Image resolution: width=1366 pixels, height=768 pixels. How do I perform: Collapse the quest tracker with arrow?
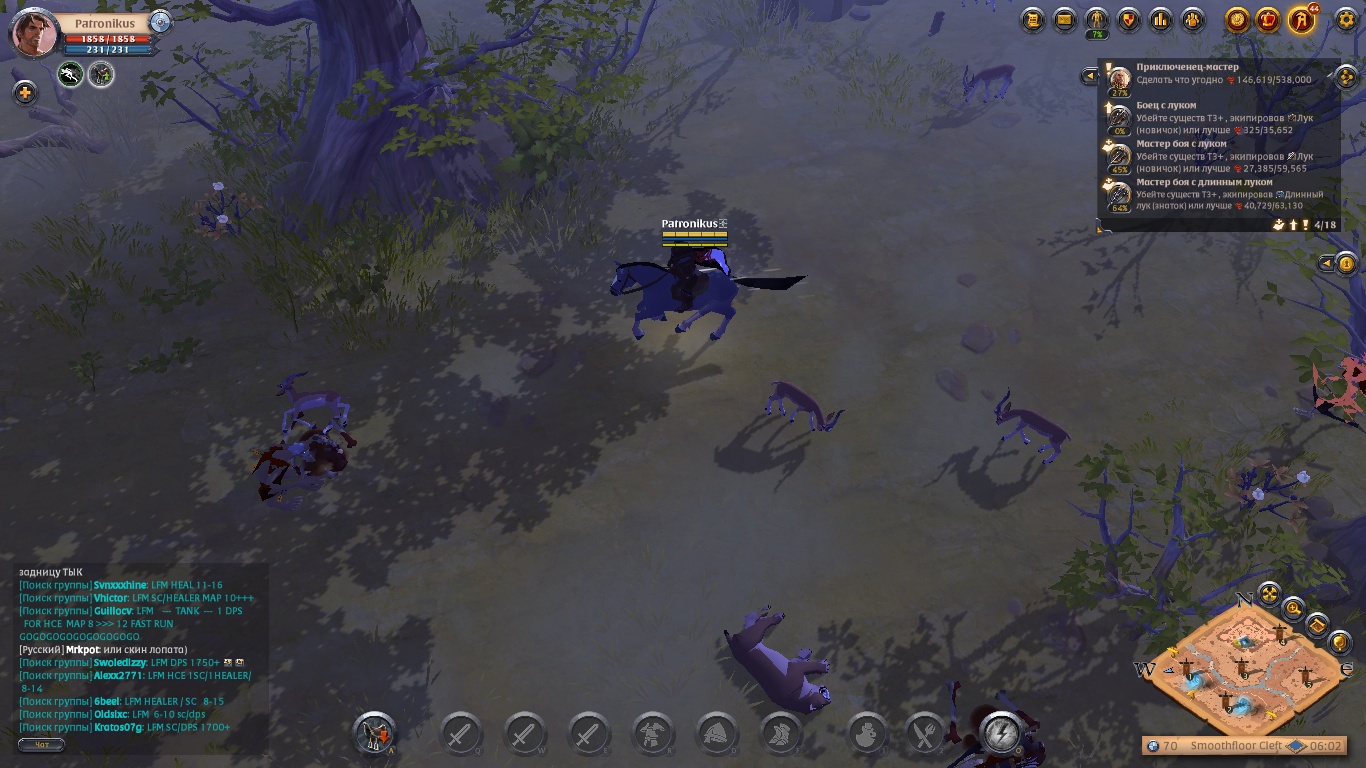pos(1089,76)
